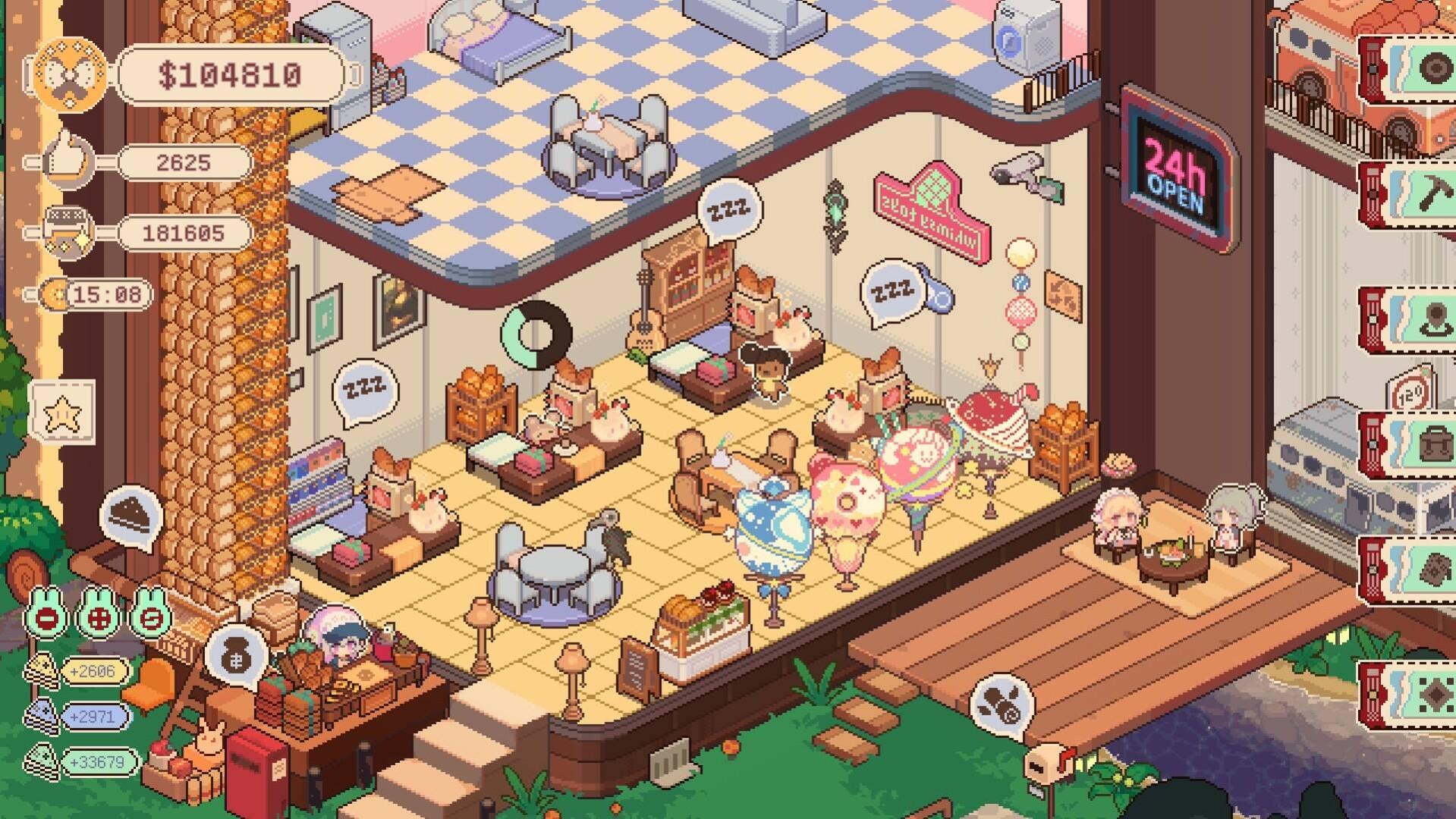Tap the wood log resource bubble
Image resolution: width=1456 pixels, height=819 pixels.
(x=1001, y=708)
